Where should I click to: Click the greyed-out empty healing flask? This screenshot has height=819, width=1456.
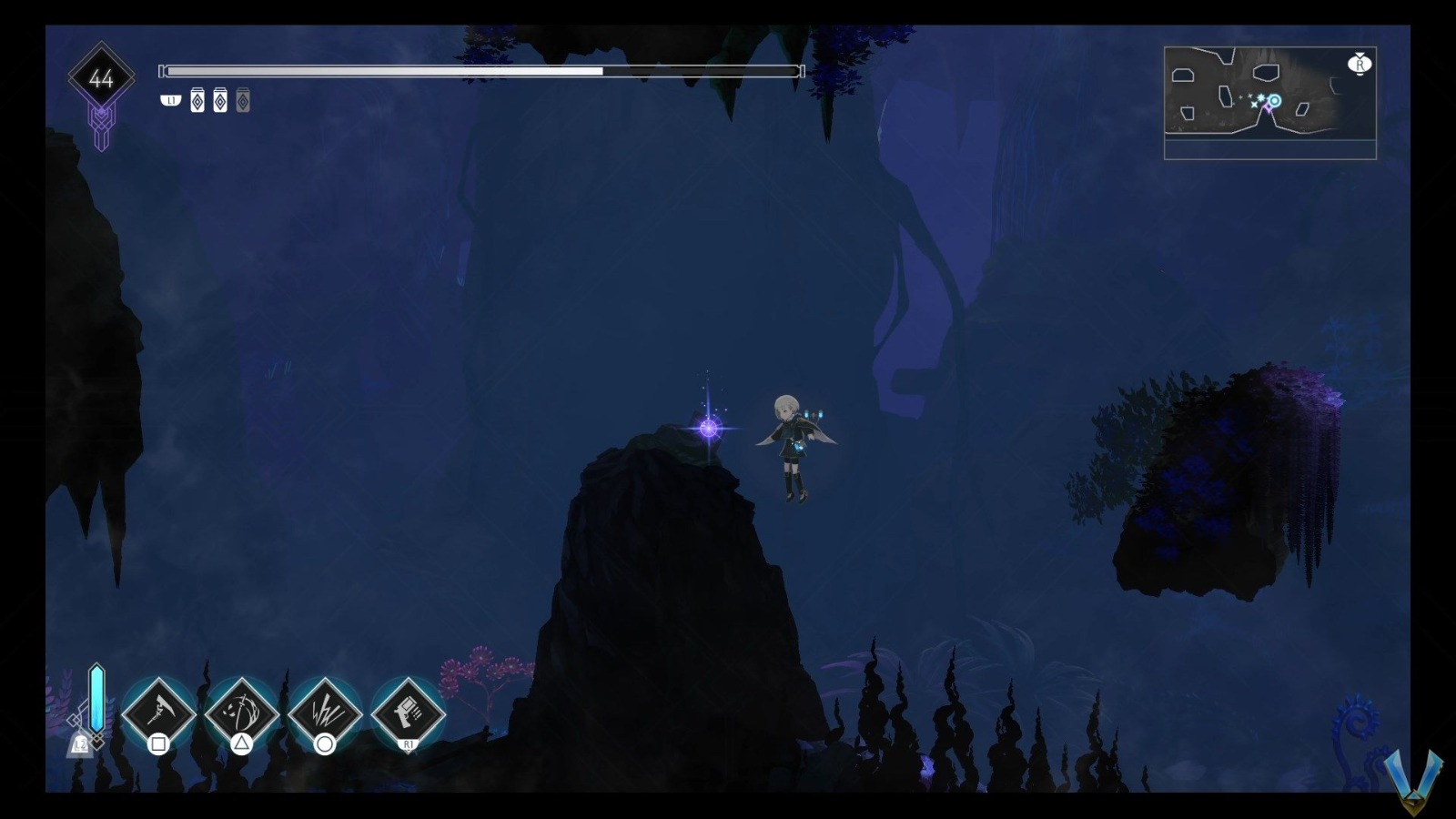242,100
